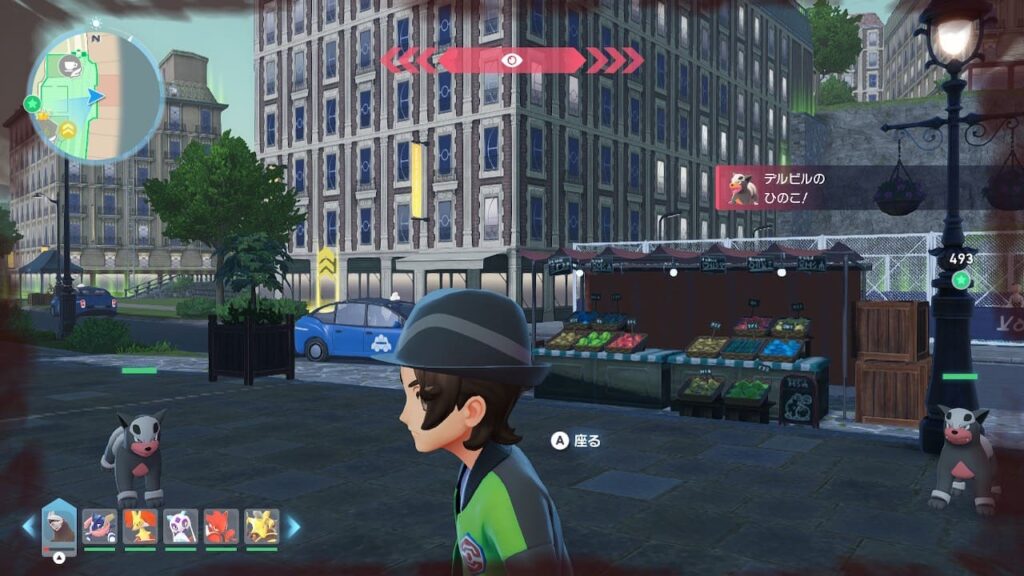
Task: Select the café cup icon on minimap
Action: [72, 66]
